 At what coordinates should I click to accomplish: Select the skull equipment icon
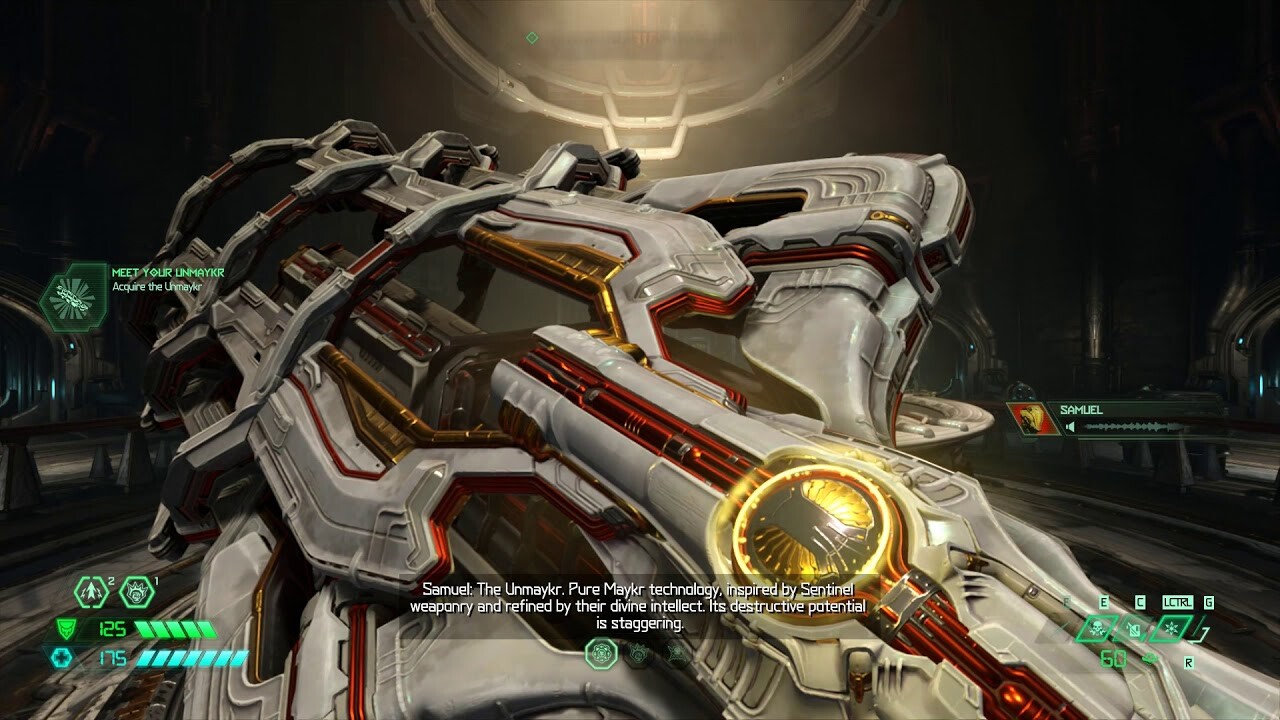[1097, 629]
